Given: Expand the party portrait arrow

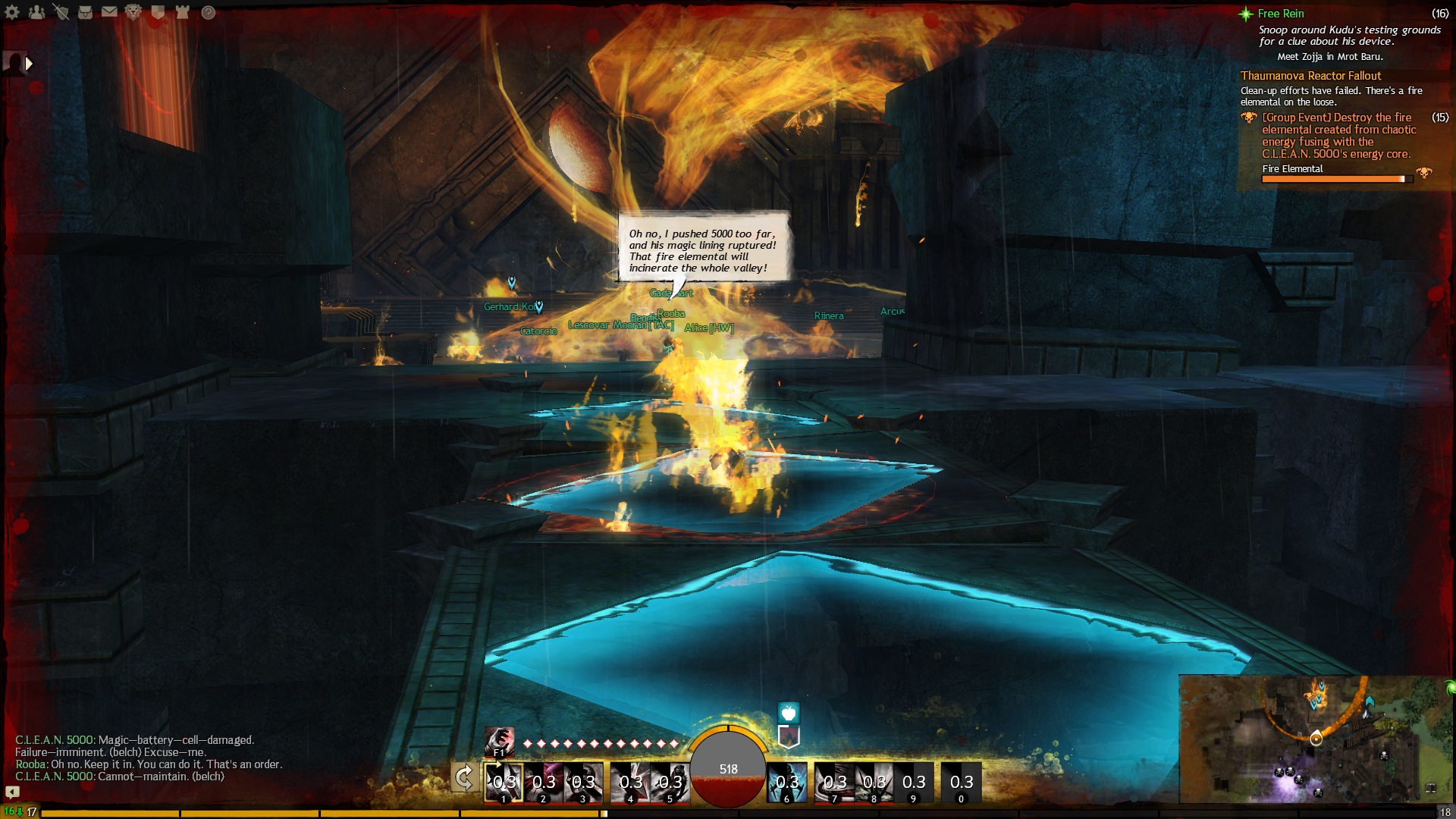Looking at the screenshot, I should tap(29, 64).
